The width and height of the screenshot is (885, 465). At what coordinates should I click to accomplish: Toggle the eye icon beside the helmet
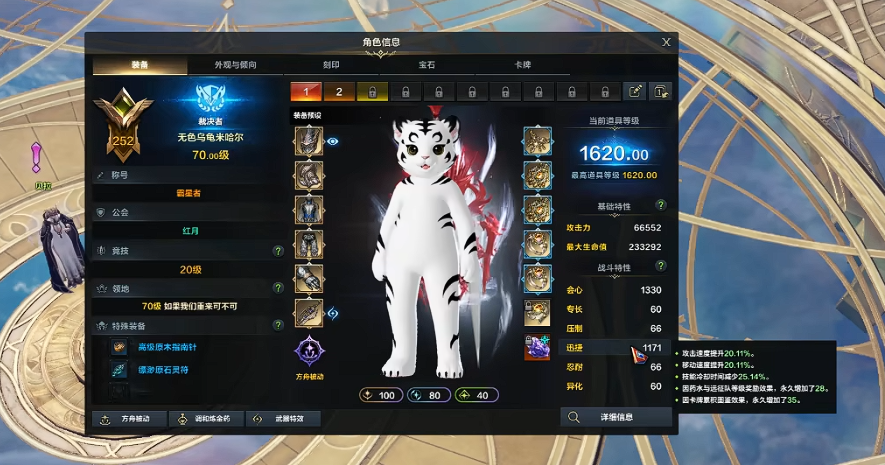click(334, 142)
